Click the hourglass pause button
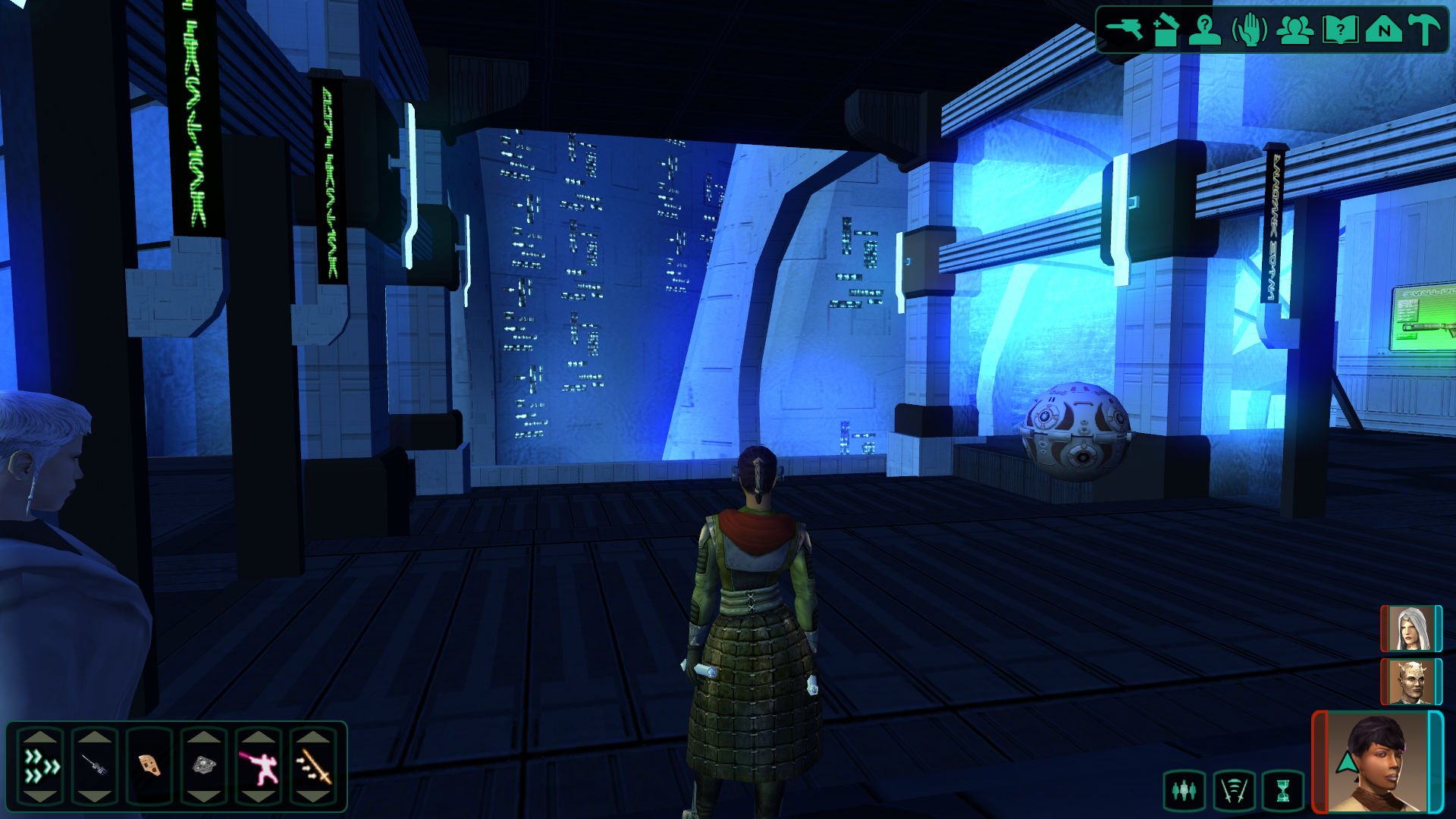Image resolution: width=1456 pixels, height=819 pixels. [1282, 791]
